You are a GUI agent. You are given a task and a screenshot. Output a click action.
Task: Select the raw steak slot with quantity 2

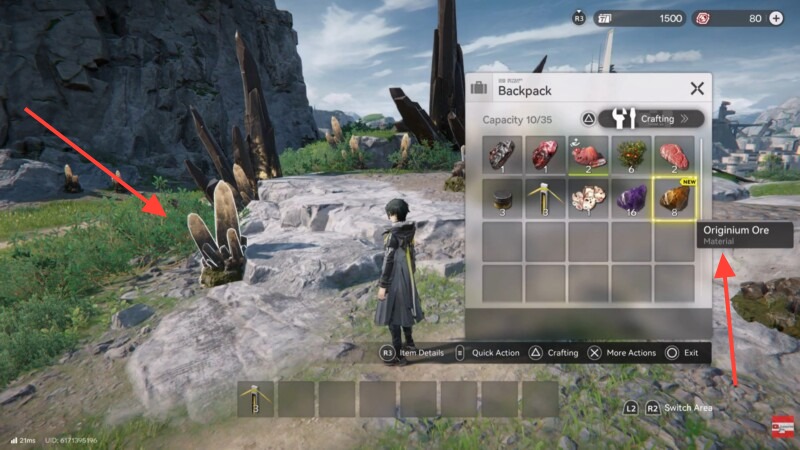(x=673, y=155)
